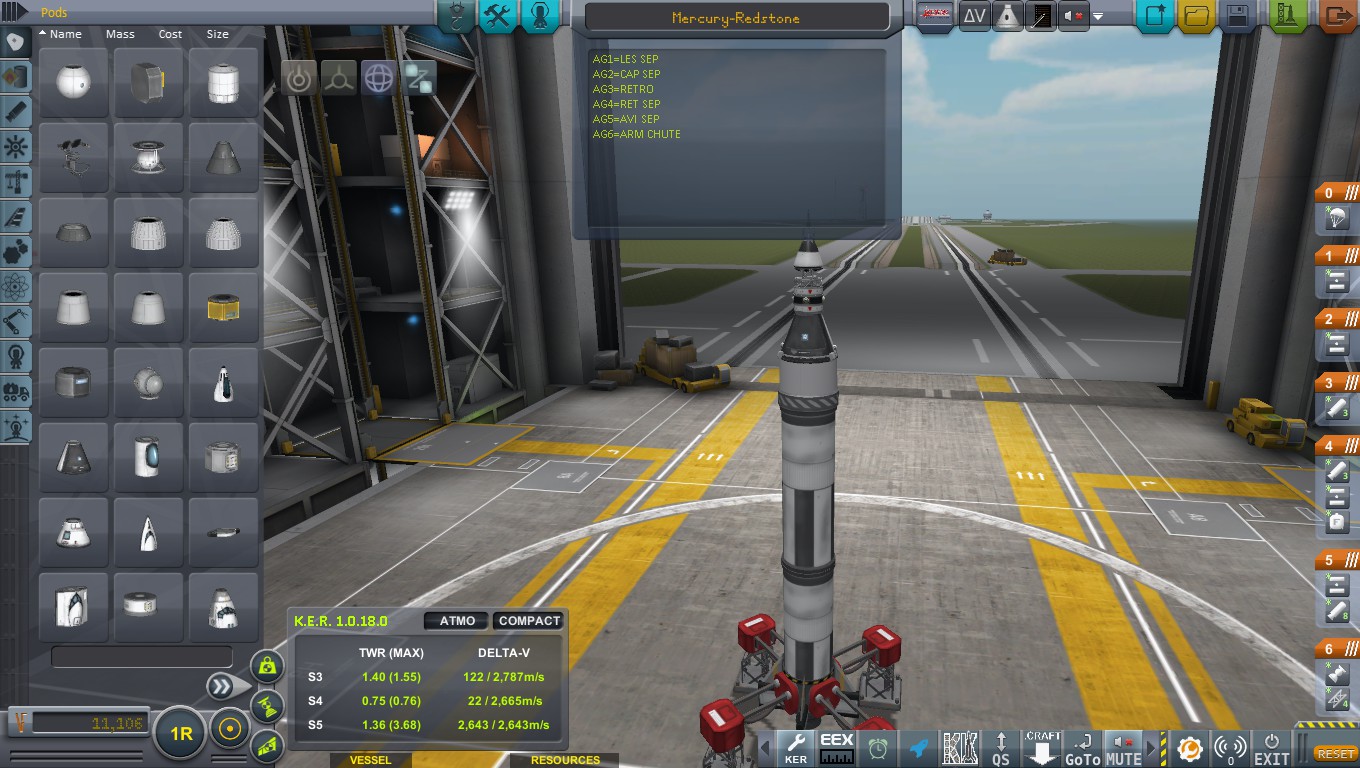Start a new craft
This screenshot has width=1360, height=768.
coord(1155,17)
